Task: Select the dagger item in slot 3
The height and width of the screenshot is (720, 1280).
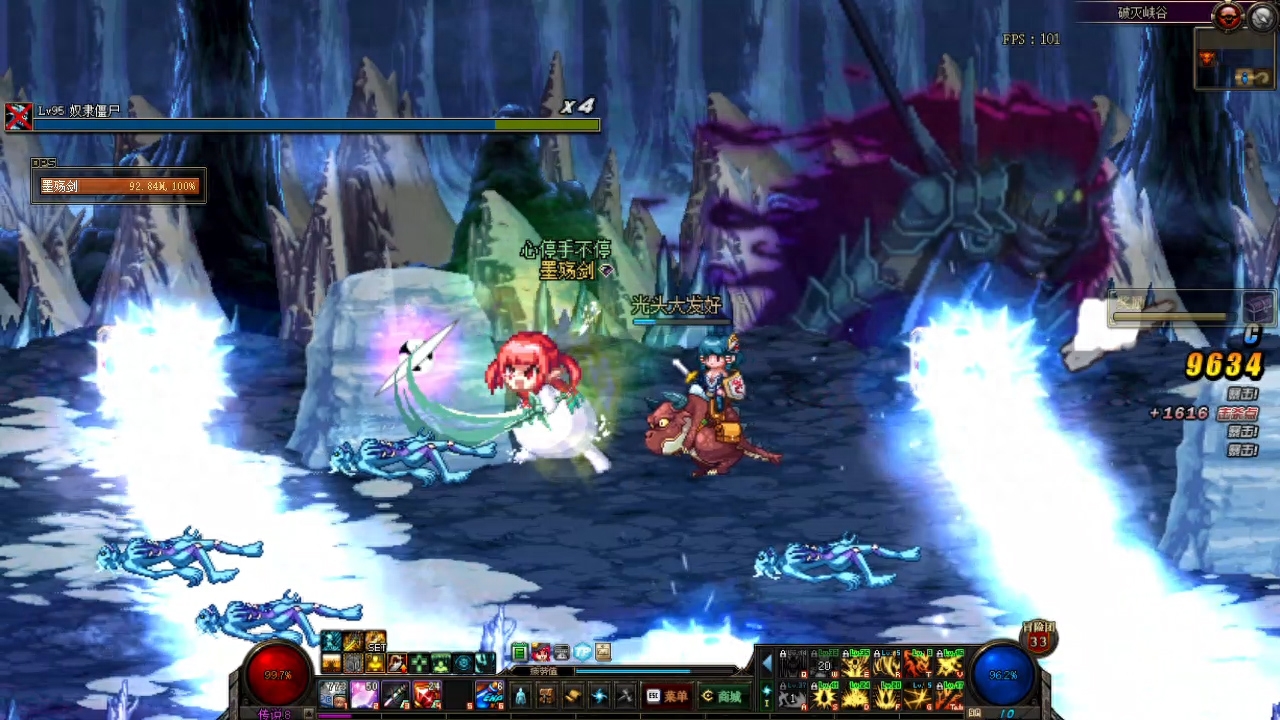Action: click(396, 693)
